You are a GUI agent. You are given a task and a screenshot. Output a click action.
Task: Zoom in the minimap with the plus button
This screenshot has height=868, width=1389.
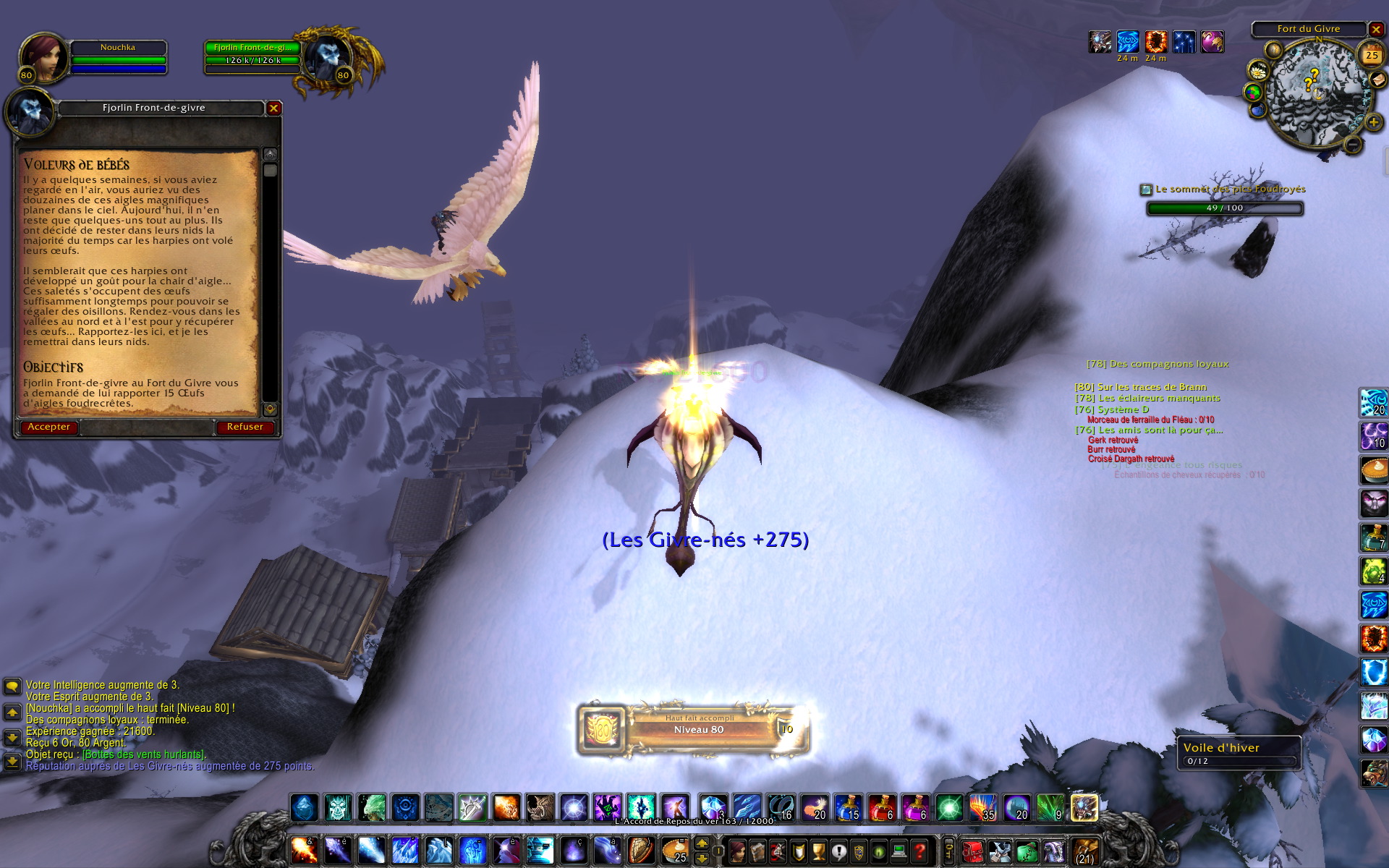[1373, 122]
